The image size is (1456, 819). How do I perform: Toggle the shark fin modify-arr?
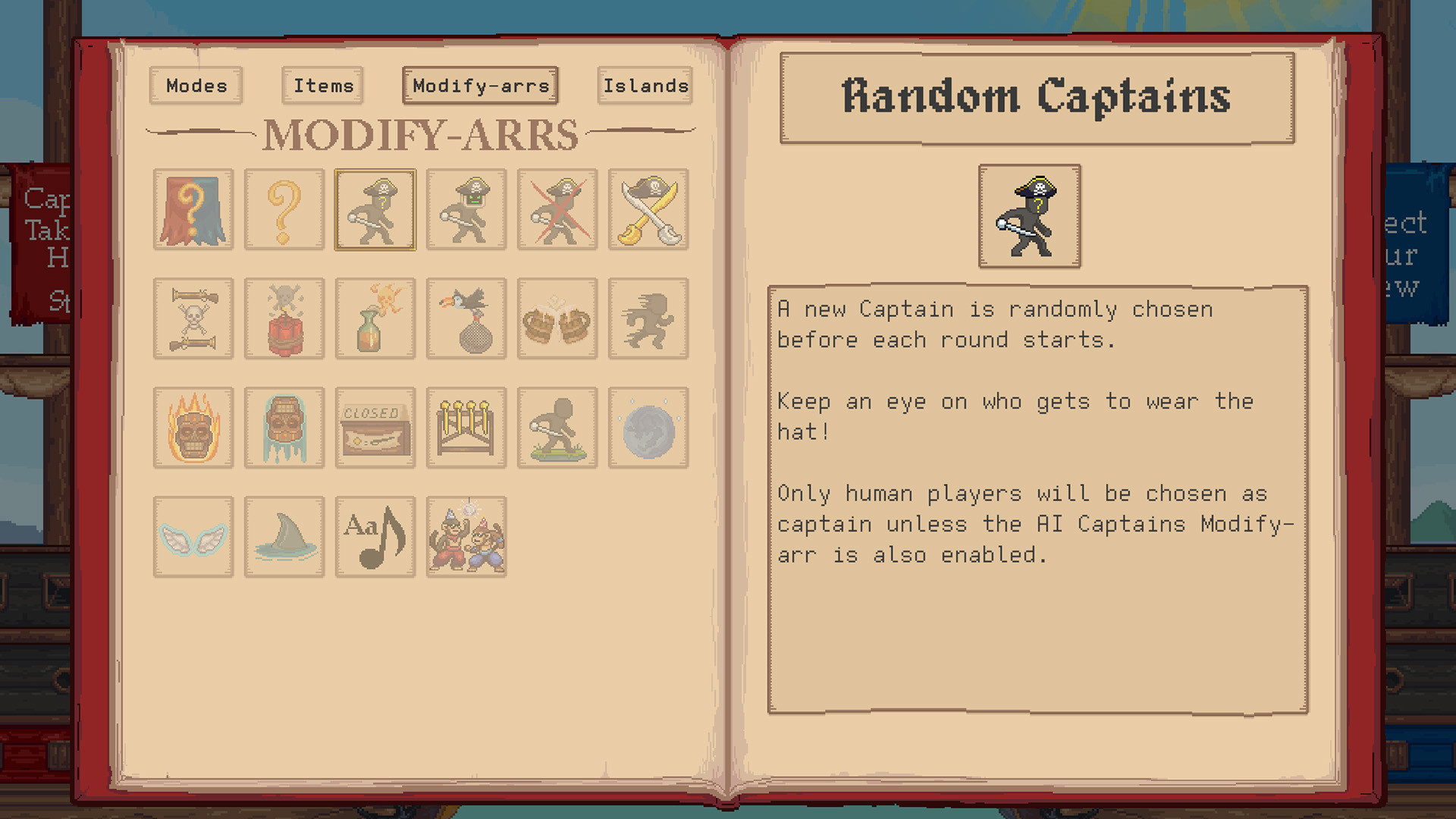click(x=284, y=536)
